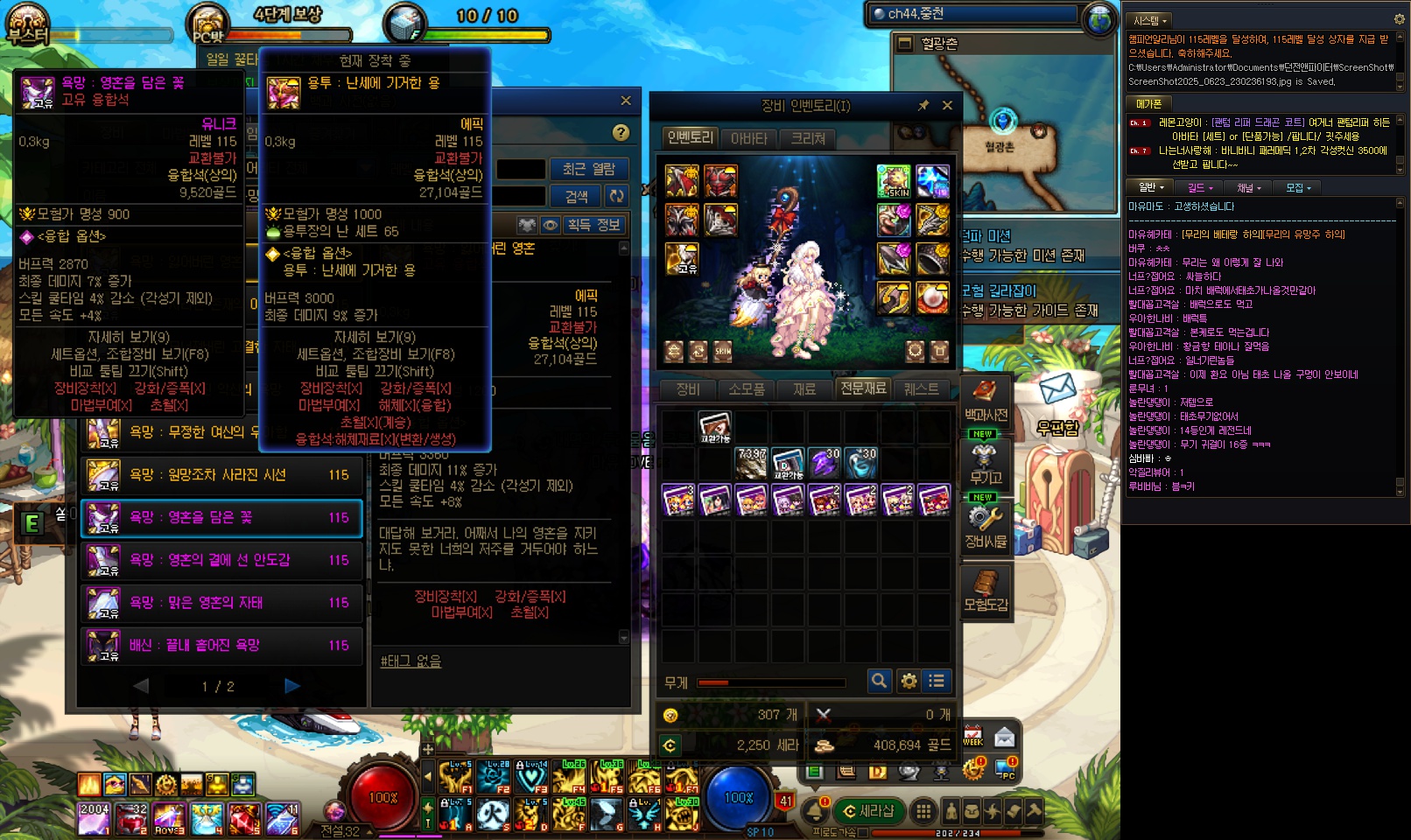Viewport: 1411px width, 840px height.
Task: Open the 크리쳐 tab
Action: pyautogui.click(x=808, y=138)
